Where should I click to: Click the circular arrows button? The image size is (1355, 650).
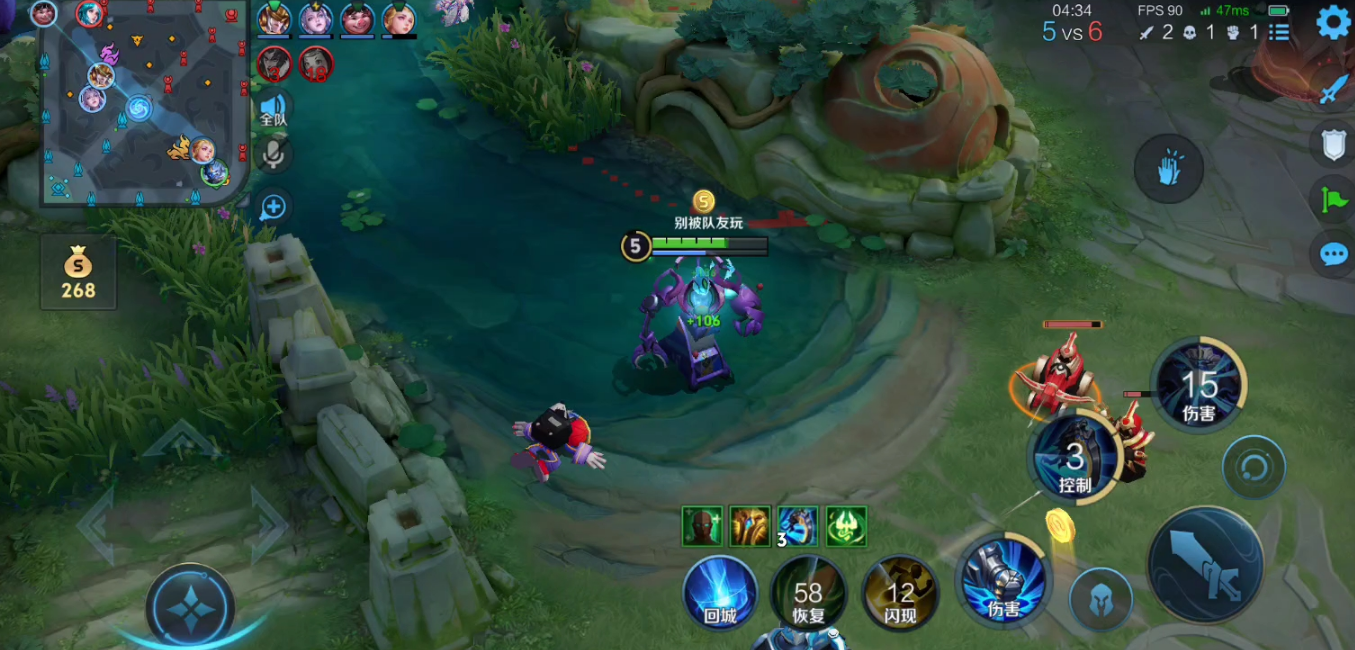1253,467
